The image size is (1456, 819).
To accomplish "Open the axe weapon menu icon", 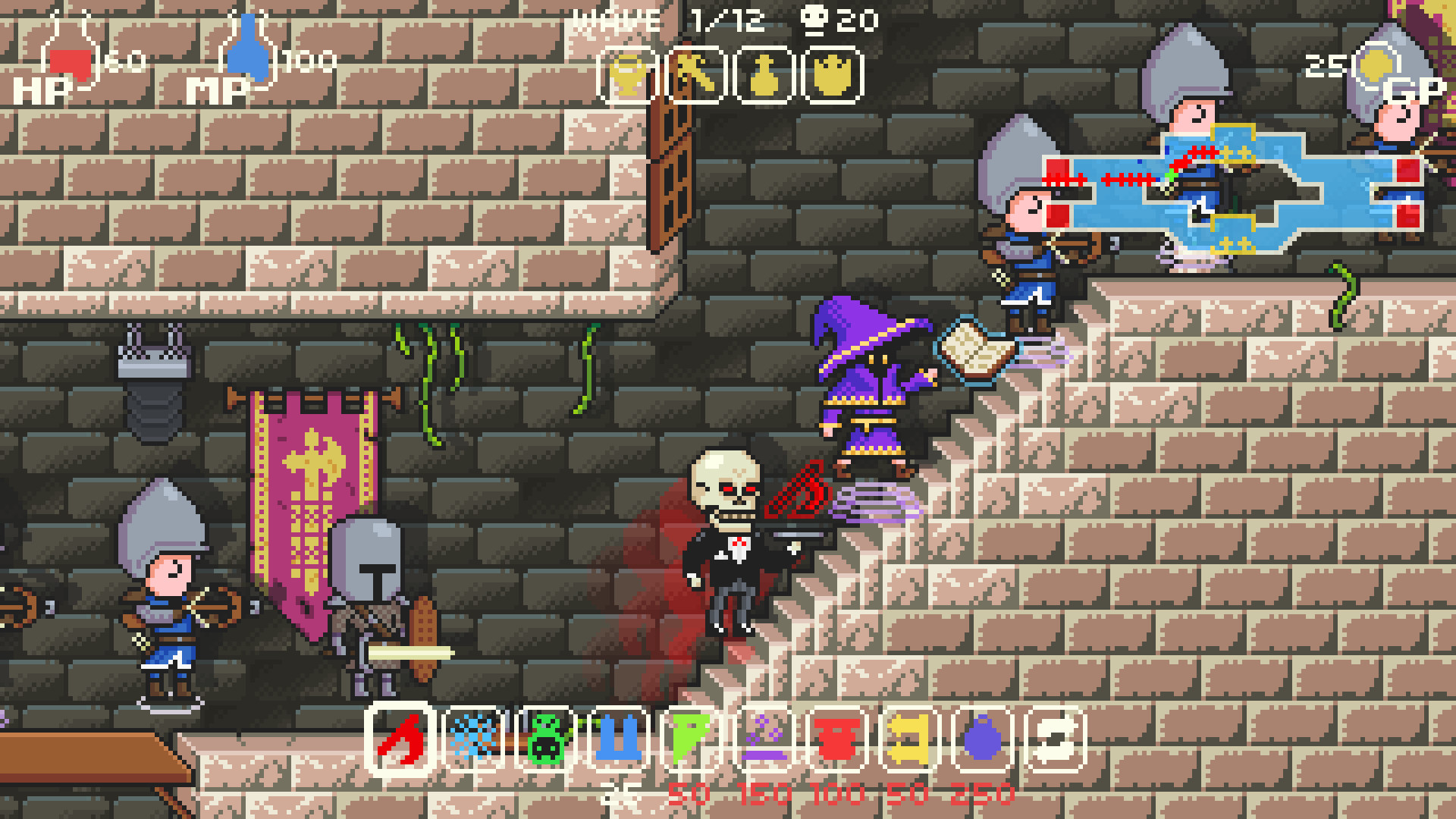I will (692, 74).
